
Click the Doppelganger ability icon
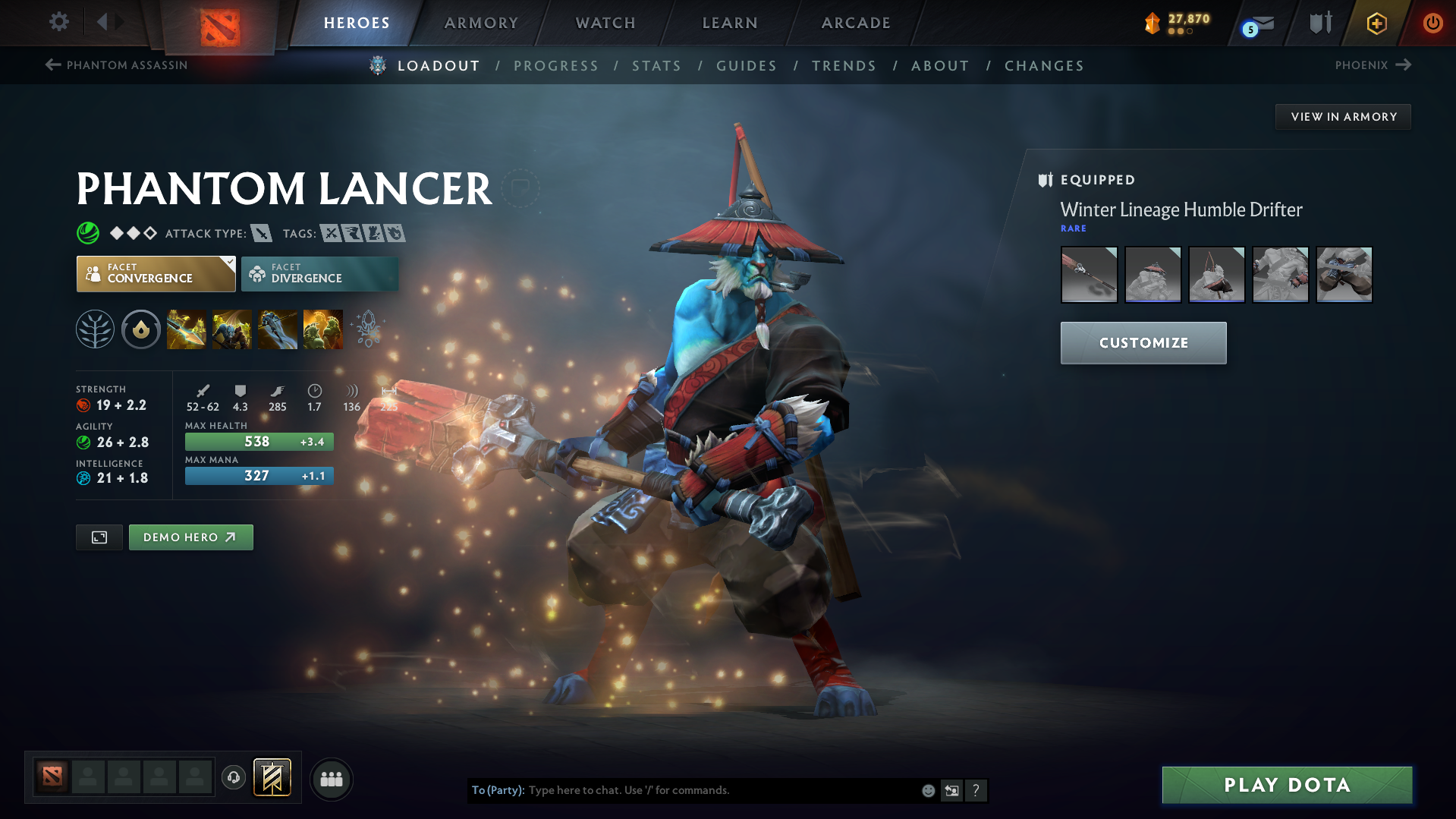[x=231, y=329]
